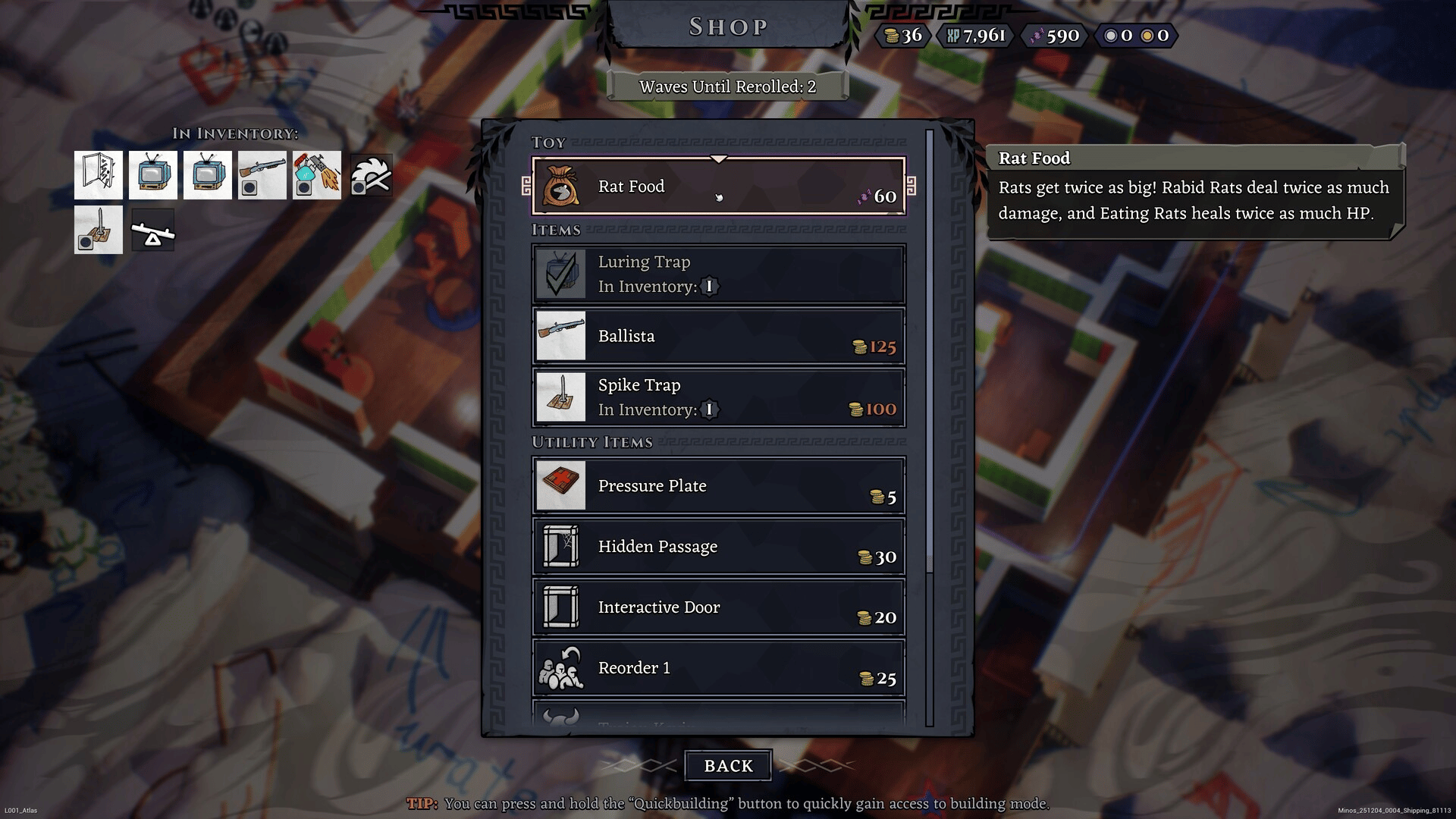Choose the spike trap inventory slot

click(x=99, y=230)
